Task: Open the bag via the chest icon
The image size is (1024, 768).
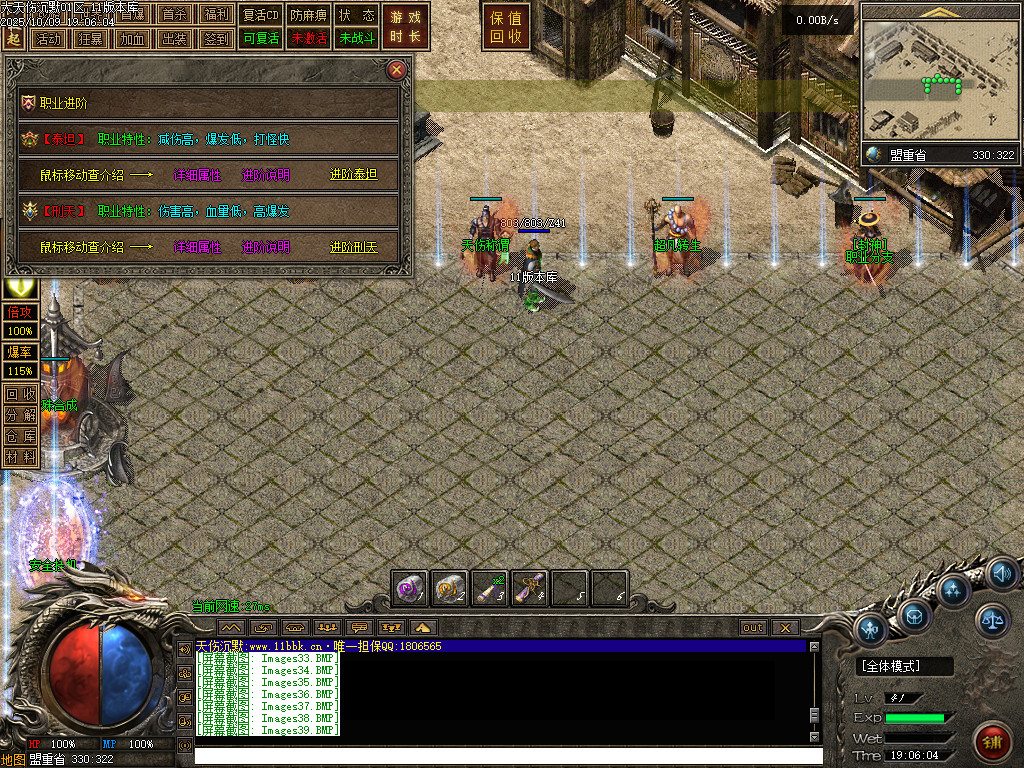Action: pos(915,614)
